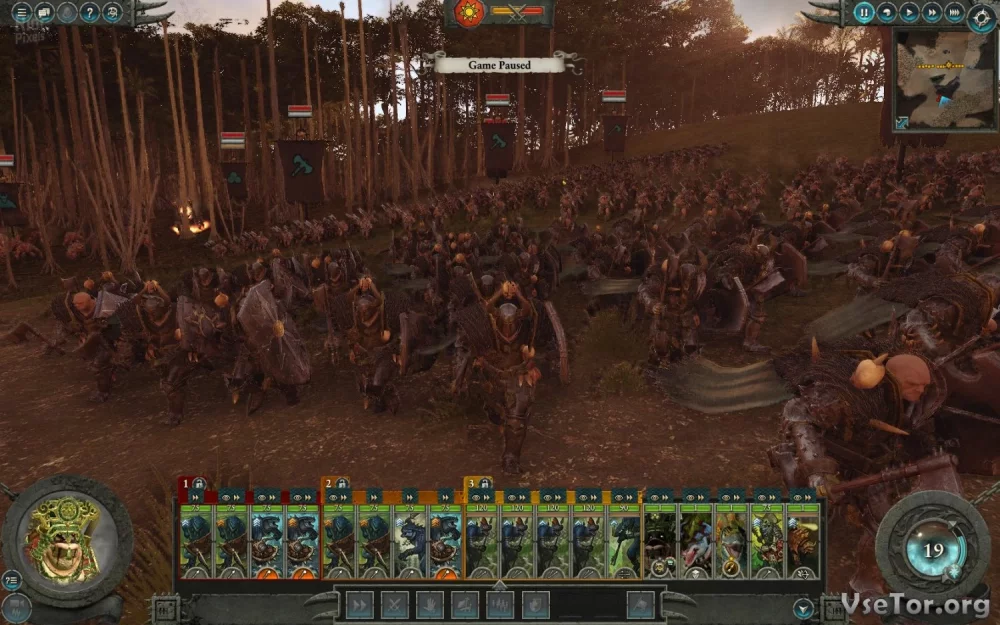
Task: Select unit group 1 lock tab
Action: [191, 483]
